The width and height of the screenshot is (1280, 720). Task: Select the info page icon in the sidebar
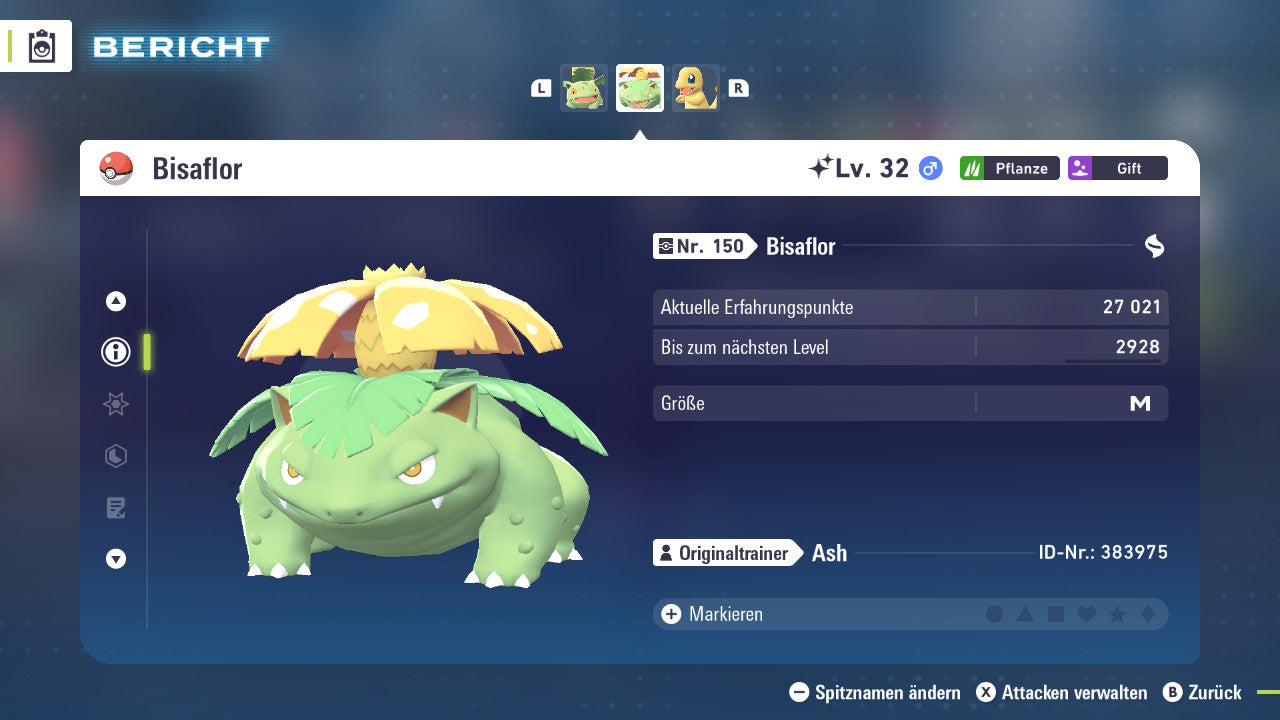coord(115,352)
